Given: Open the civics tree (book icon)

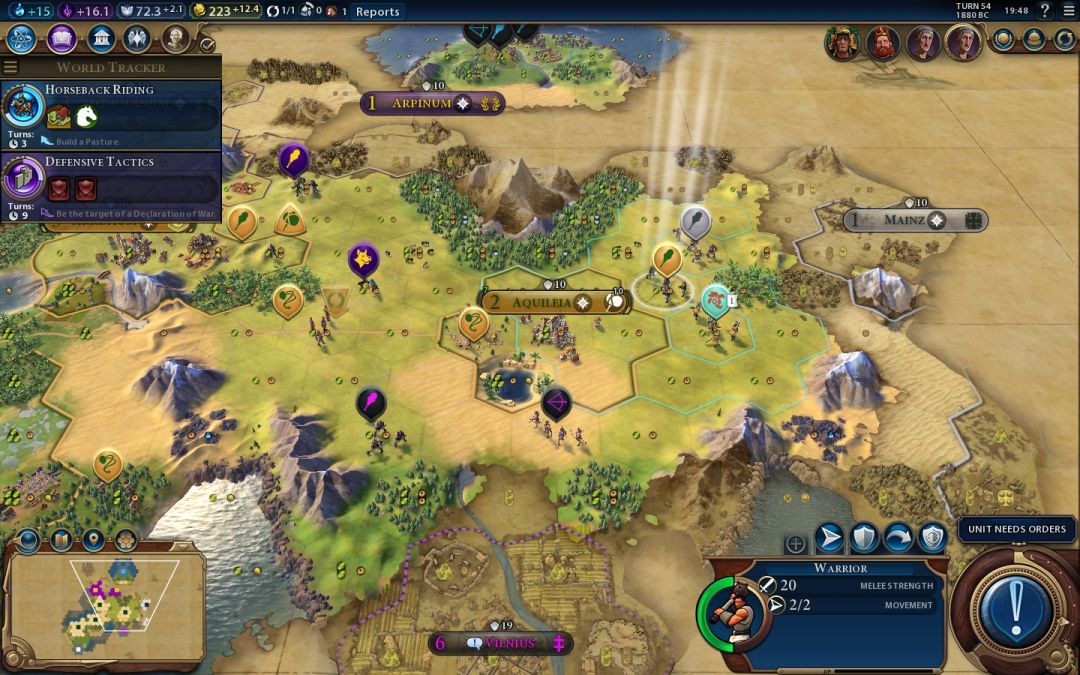Looking at the screenshot, I should 61,40.
